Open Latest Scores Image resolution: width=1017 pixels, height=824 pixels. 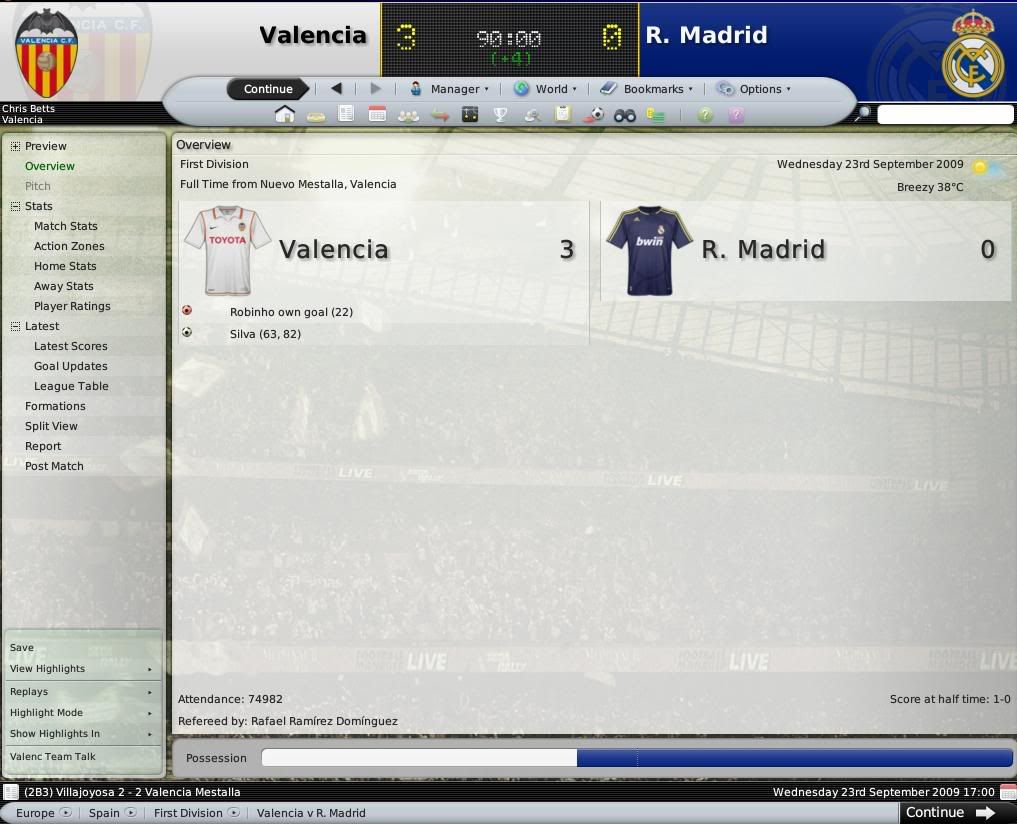[70, 346]
